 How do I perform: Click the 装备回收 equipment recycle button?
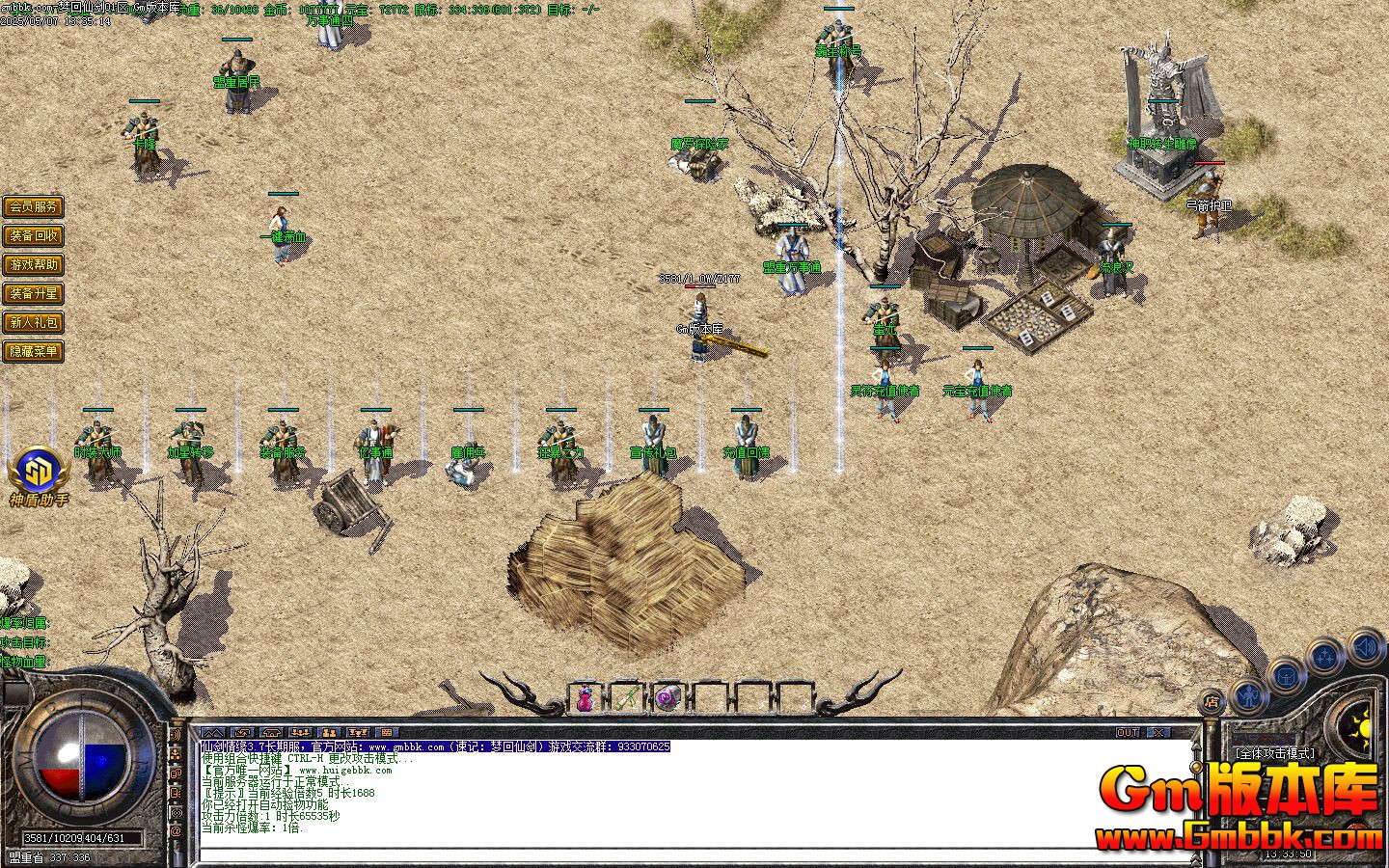pyautogui.click(x=34, y=235)
